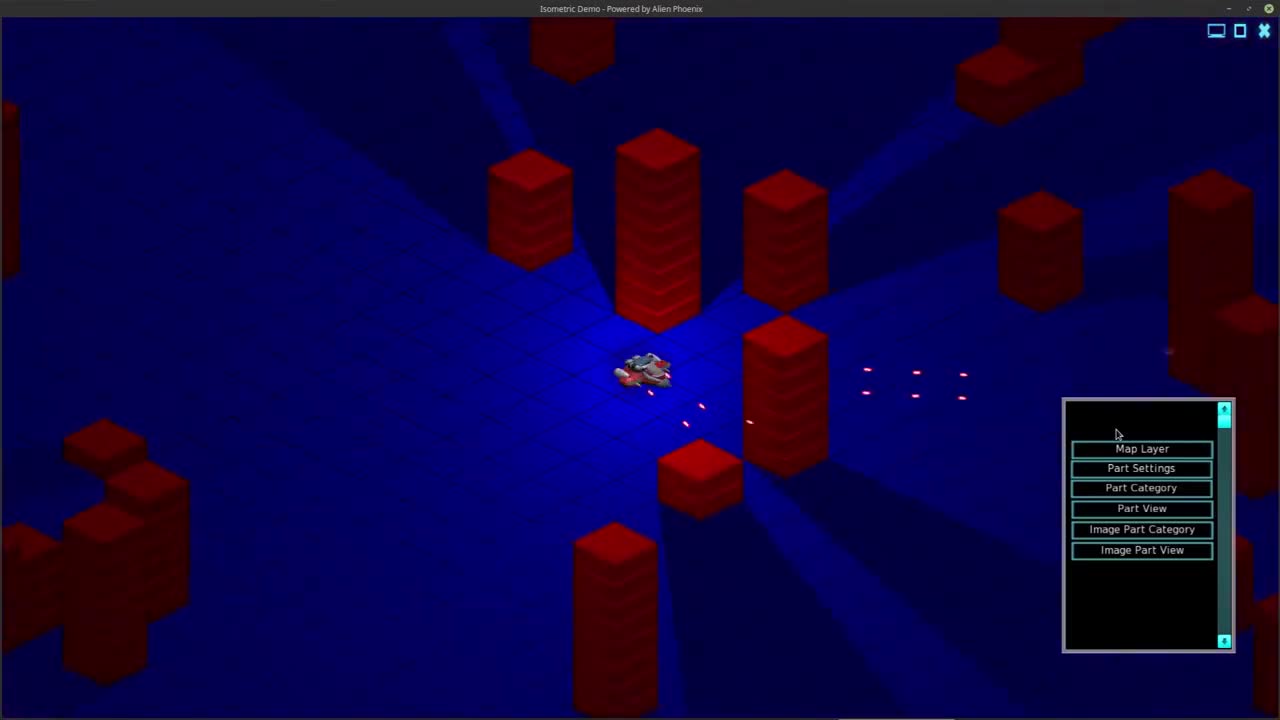Click the Isometric Demo title bar text

tap(621, 9)
